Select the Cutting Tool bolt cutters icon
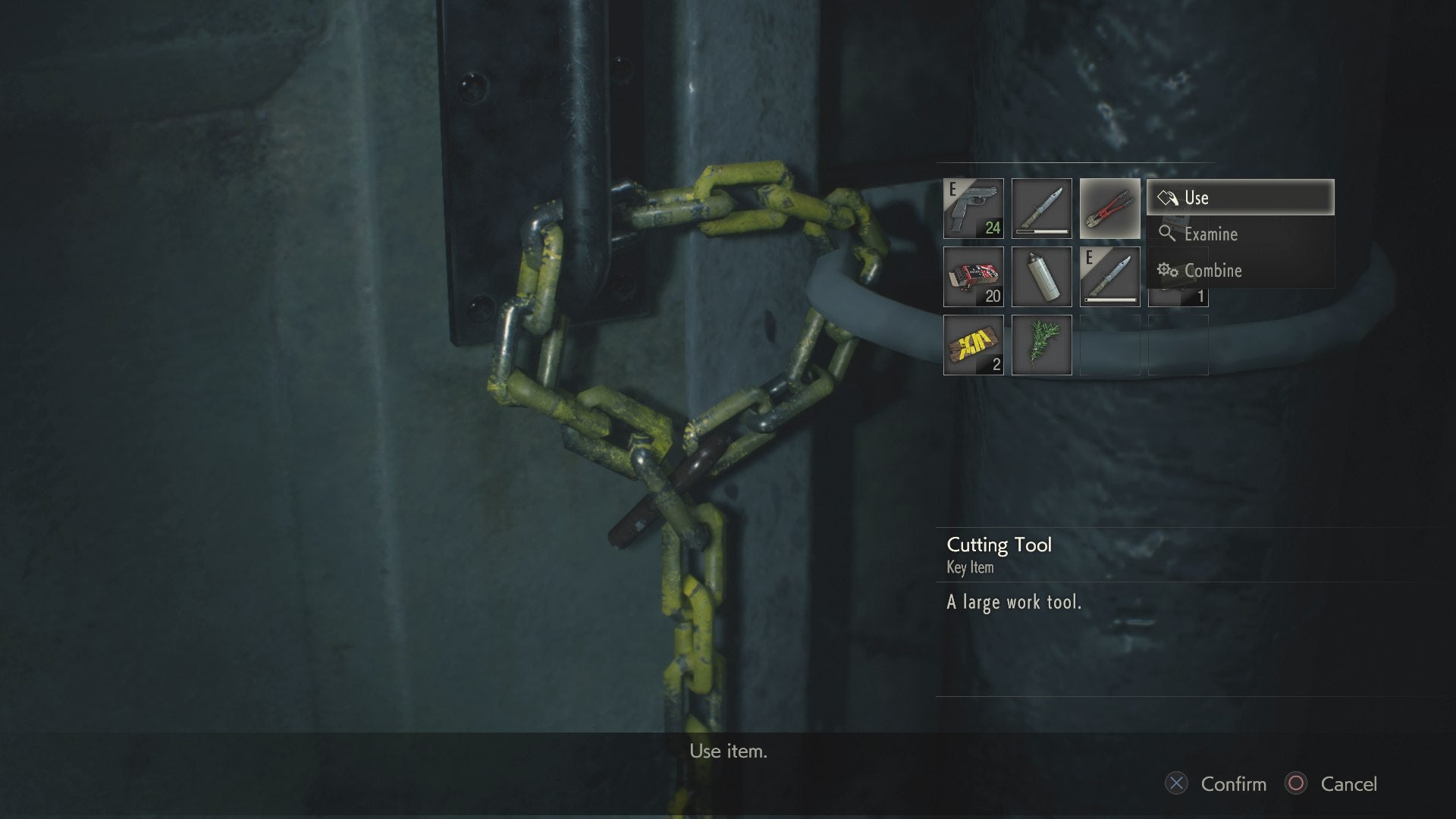This screenshot has height=819, width=1456. (x=1109, y=207)
